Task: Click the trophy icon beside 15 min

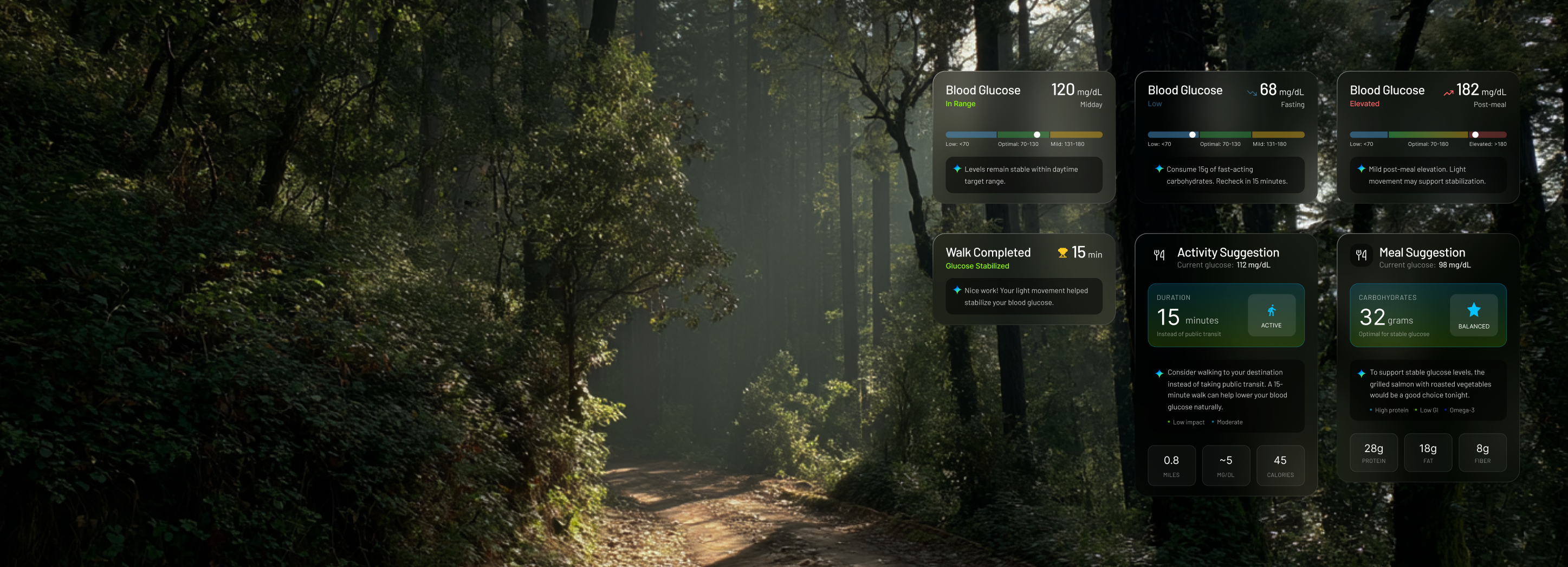Action: tap(1062, 253)
